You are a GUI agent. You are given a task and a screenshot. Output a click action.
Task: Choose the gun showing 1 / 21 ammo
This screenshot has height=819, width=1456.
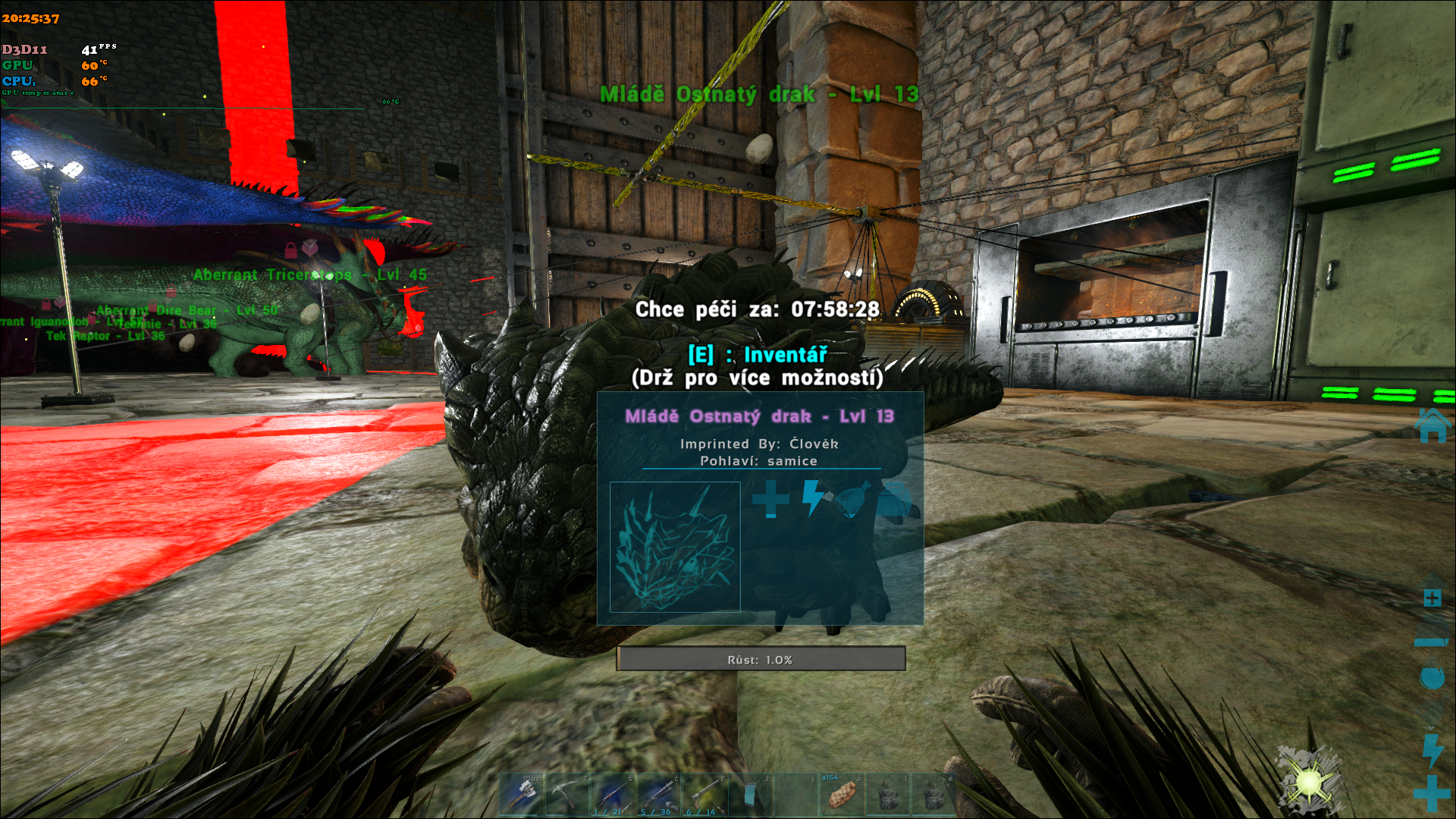(x=613, y=795)
